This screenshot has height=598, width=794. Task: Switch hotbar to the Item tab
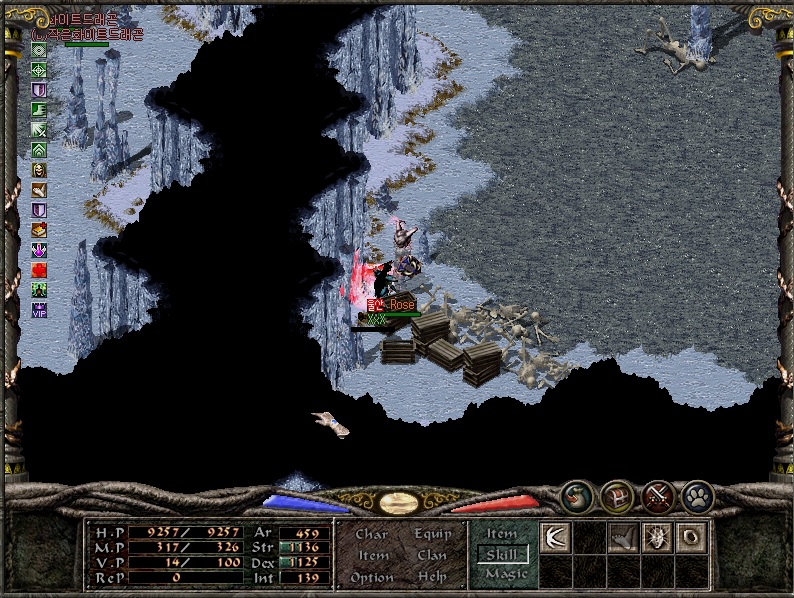(502, 534)
